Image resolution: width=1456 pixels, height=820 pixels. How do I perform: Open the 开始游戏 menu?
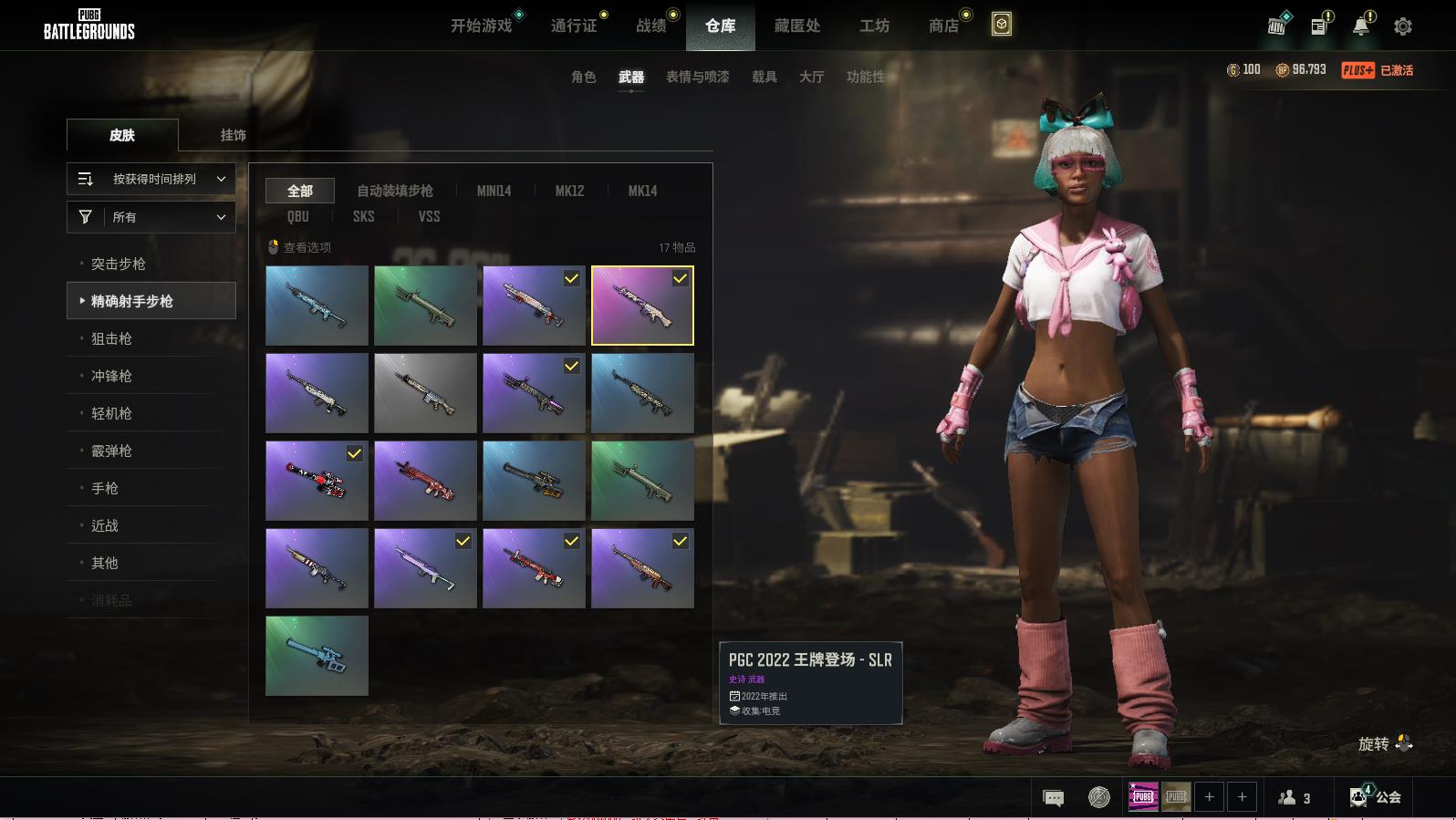click(481, 26)
